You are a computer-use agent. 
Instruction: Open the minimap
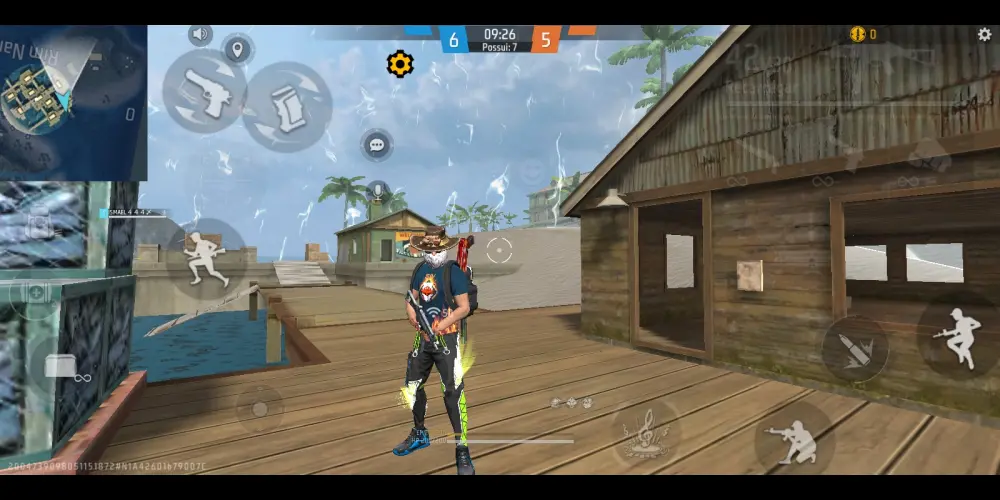click(x=72, y=102)
